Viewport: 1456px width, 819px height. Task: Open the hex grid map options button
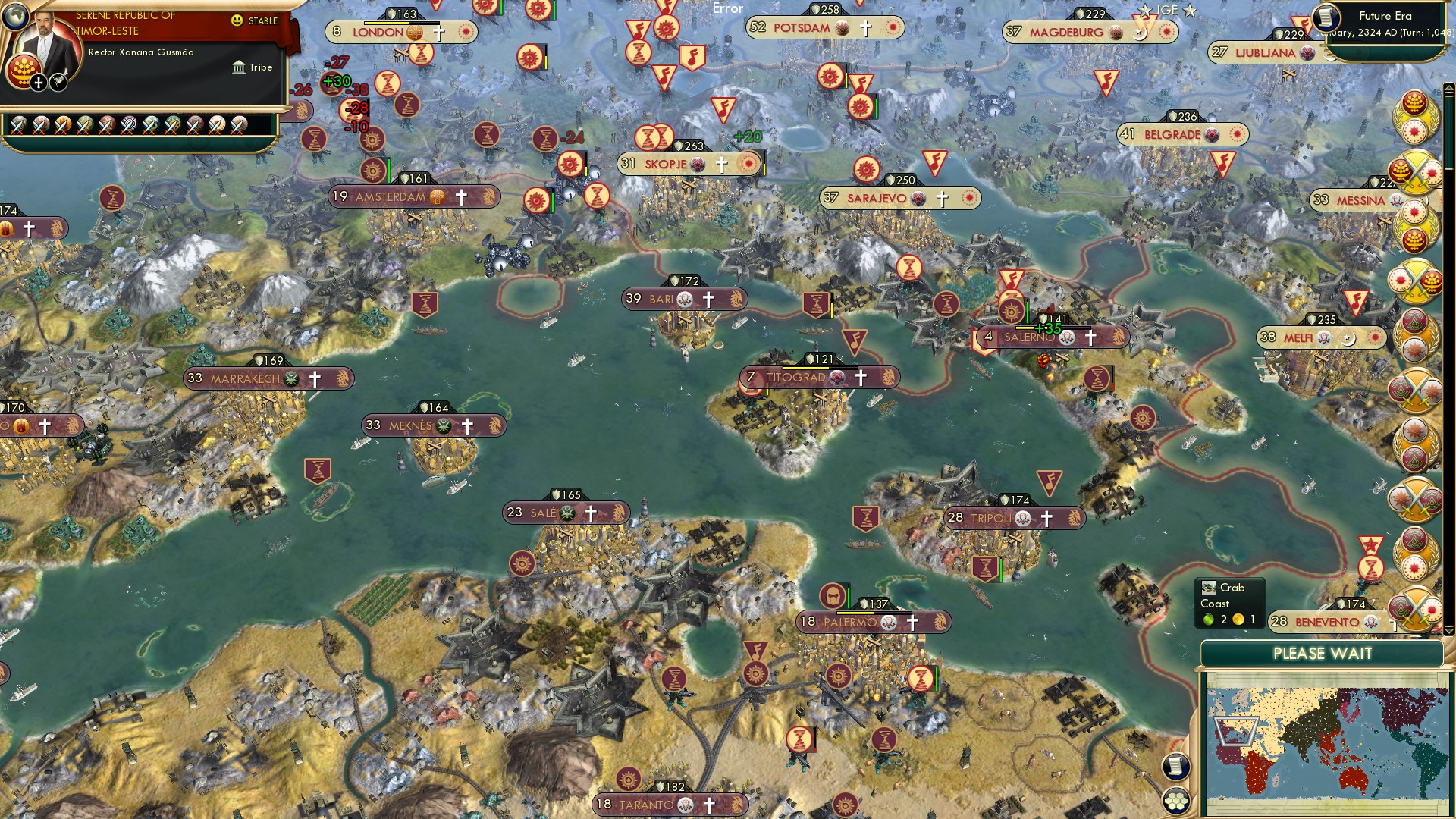pyautogui.click(x=1175, y=800)
